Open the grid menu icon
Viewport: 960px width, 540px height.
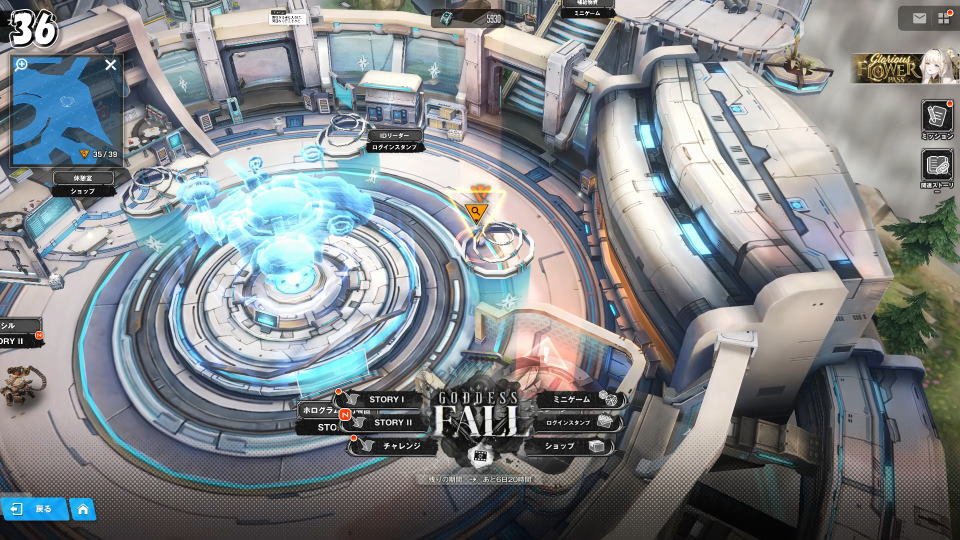[x=943, y=18]
